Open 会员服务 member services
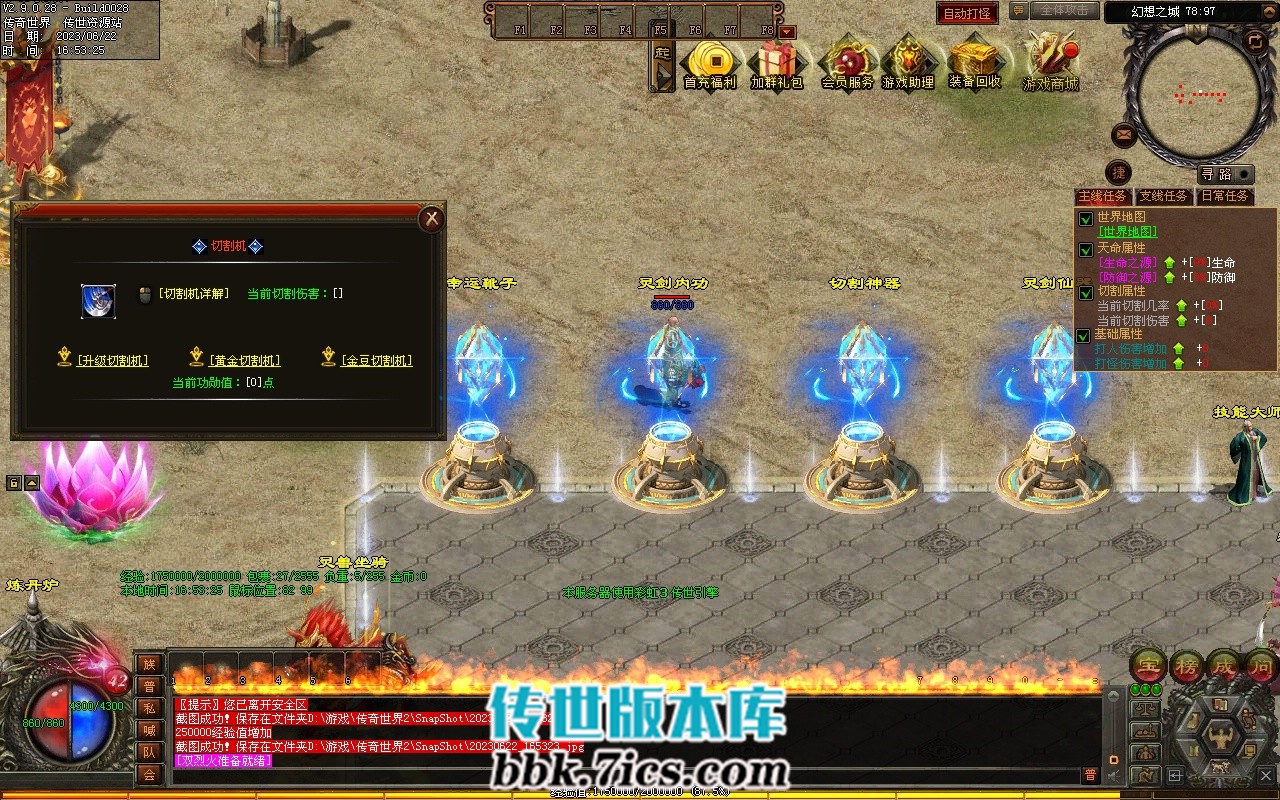 [x=847, y=64]
